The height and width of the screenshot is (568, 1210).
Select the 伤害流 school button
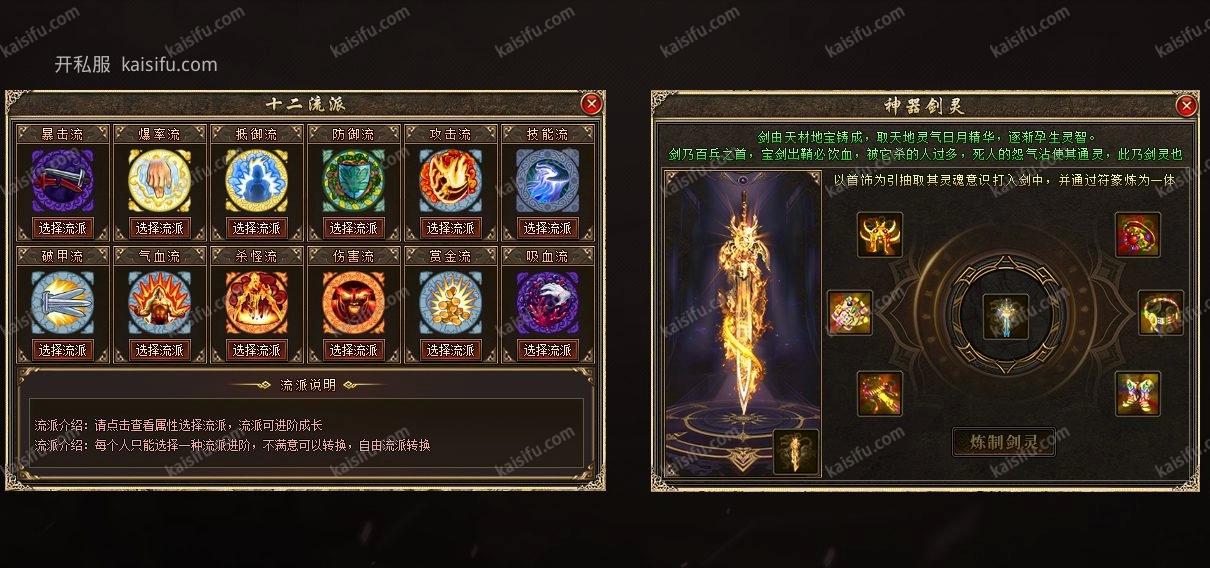point(354,350)
